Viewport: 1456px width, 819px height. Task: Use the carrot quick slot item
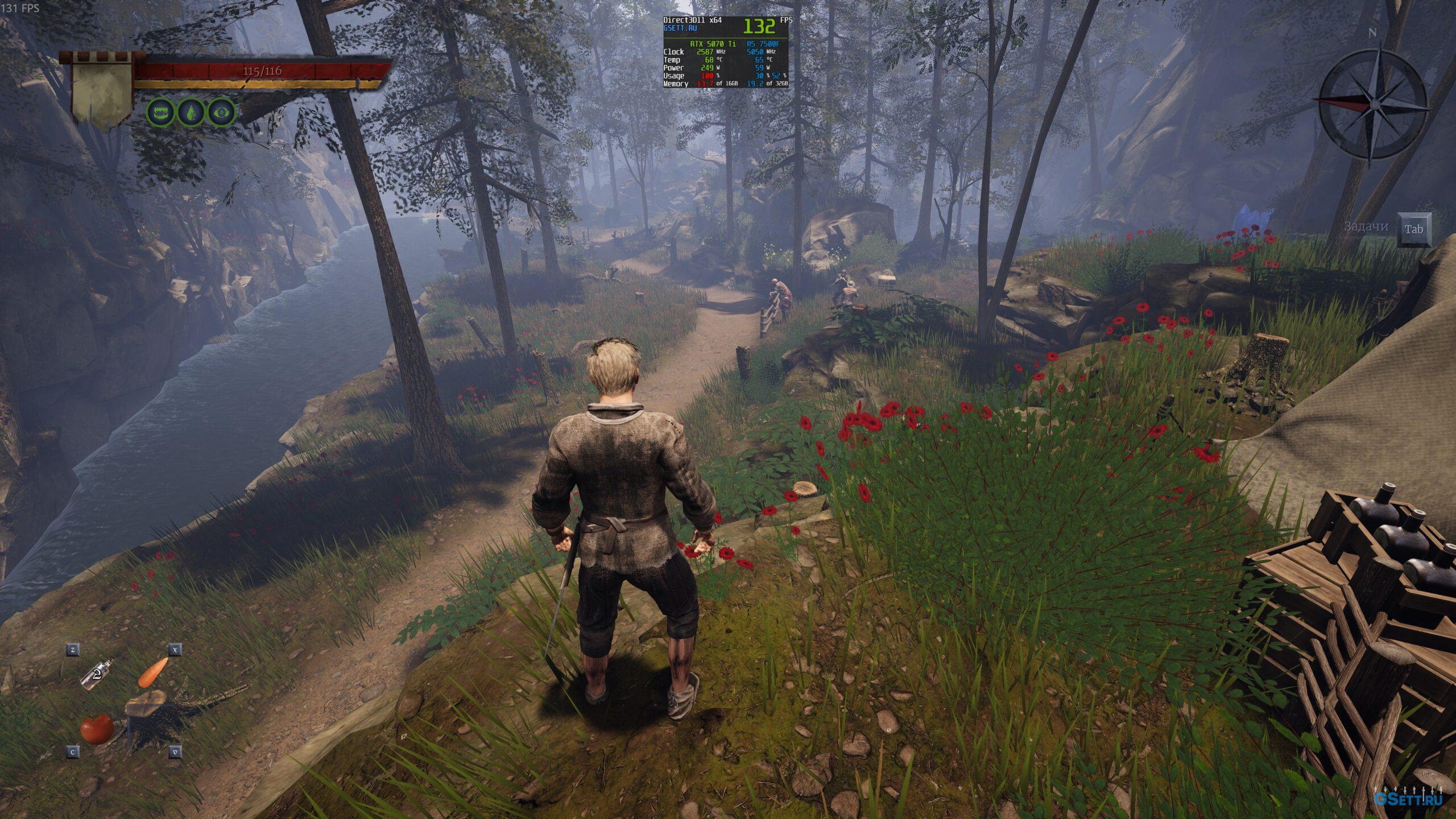153,672
